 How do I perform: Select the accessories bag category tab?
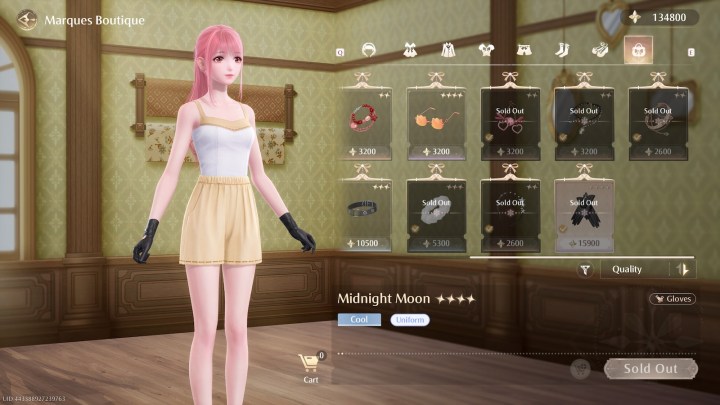point(637,49)
